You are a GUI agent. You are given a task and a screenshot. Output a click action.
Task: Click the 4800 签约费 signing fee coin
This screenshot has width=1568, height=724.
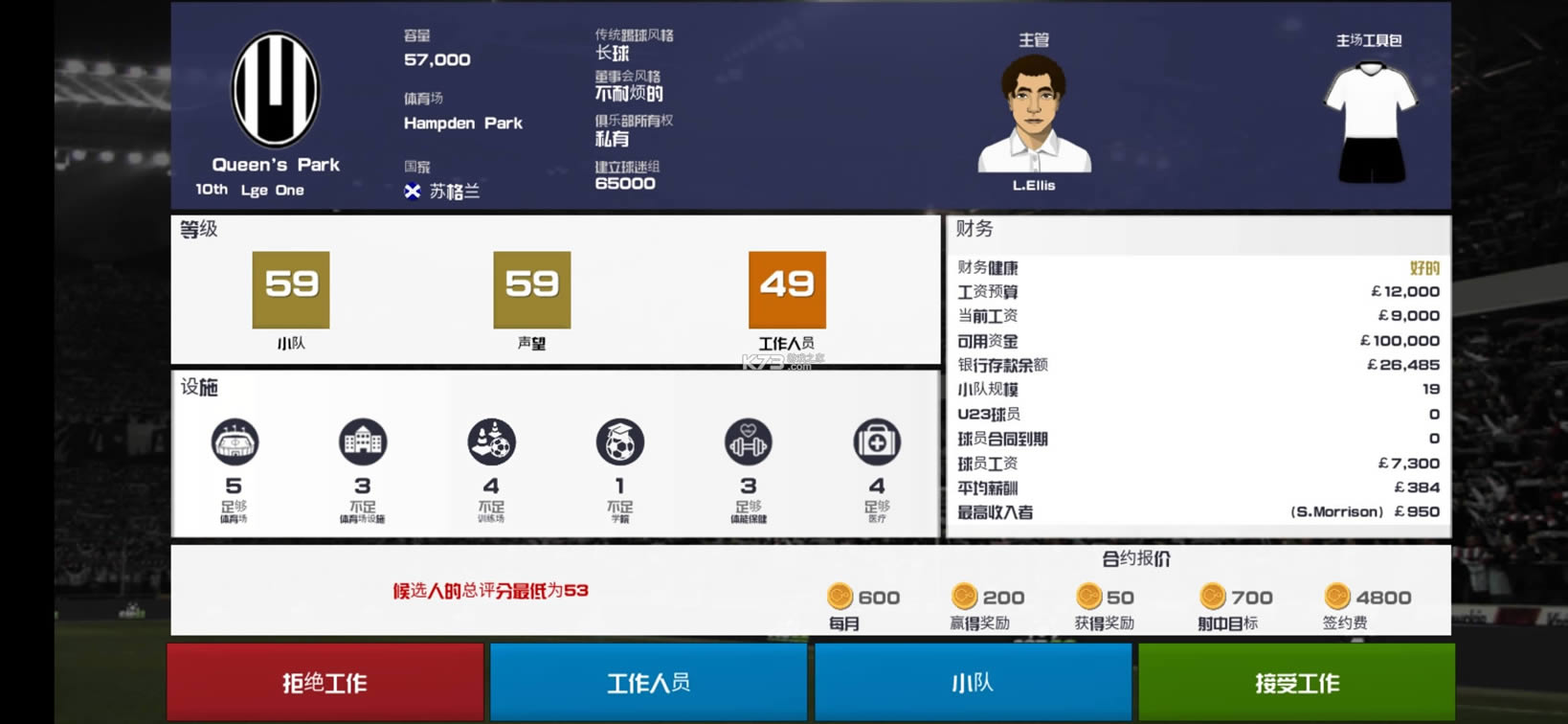point(1334,597)
